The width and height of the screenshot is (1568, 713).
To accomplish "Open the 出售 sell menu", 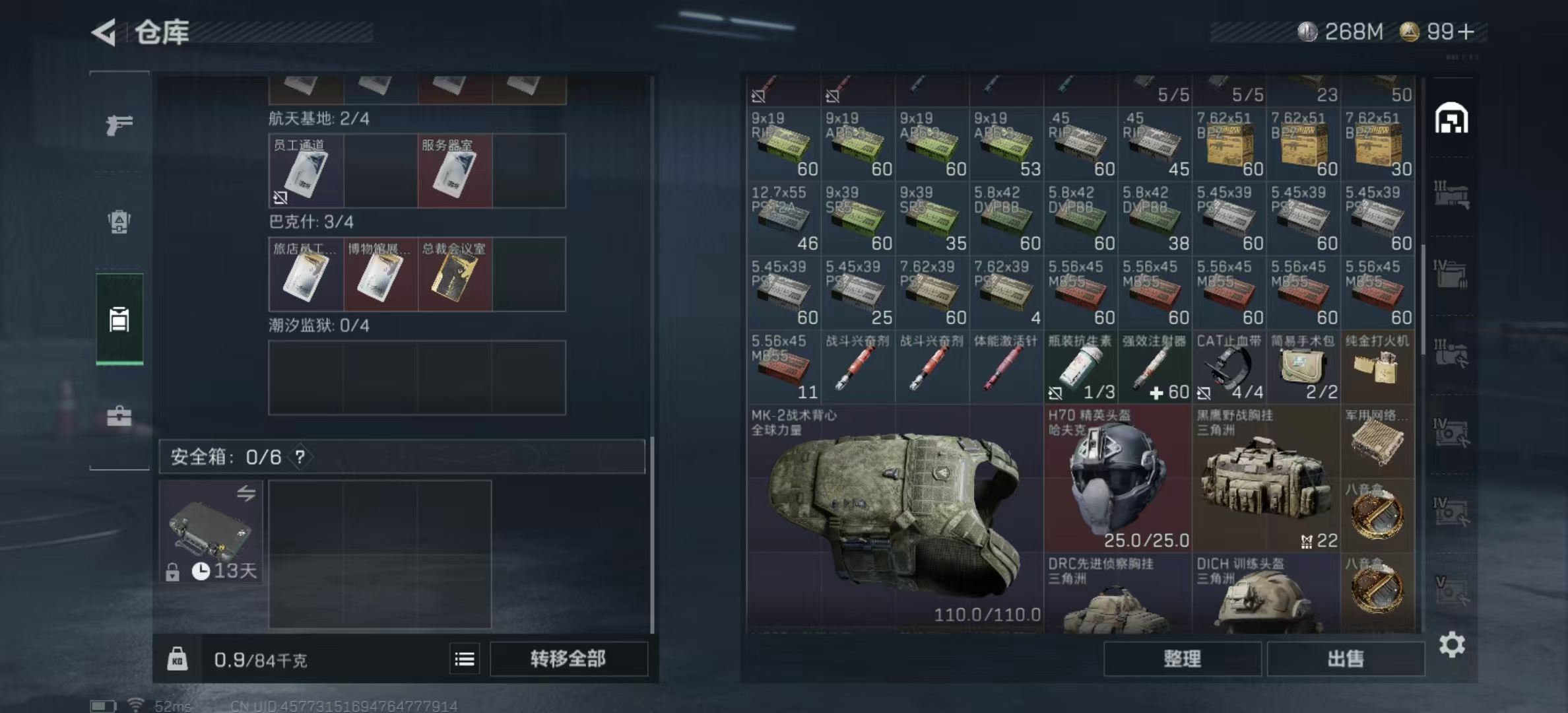I will (x=1346, y=658).
